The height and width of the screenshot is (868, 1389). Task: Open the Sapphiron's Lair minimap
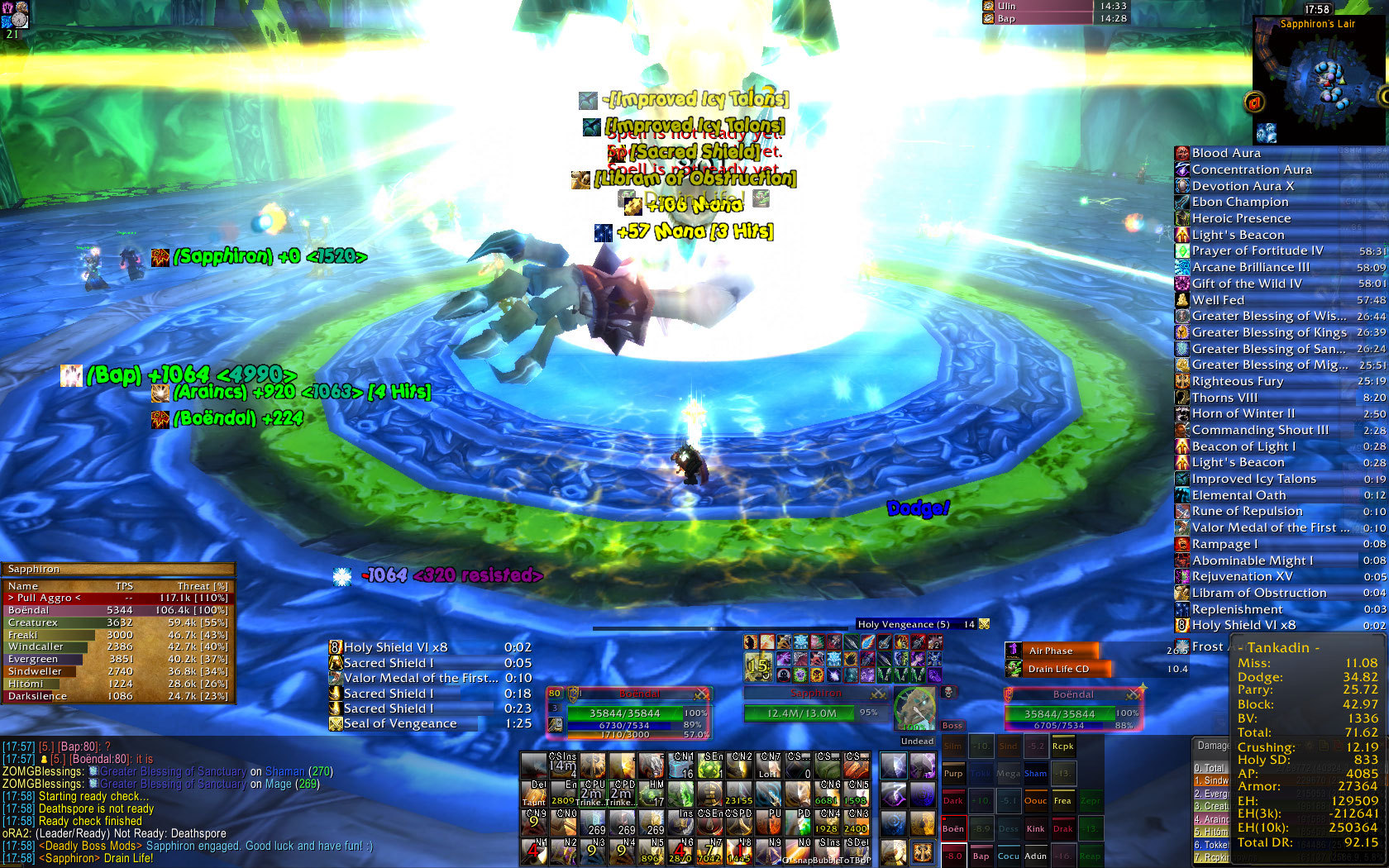pos(1319,80)
